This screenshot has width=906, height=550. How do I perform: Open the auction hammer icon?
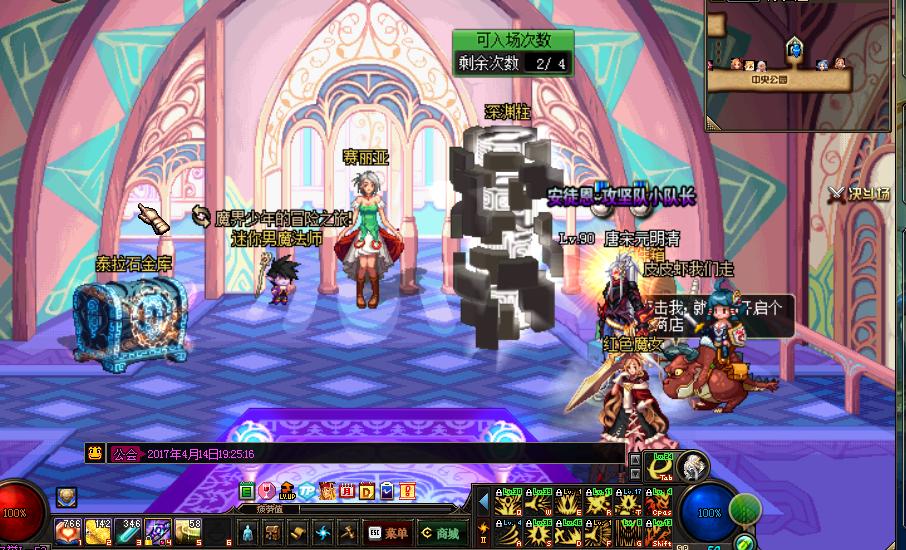click(x=347, y=532)
